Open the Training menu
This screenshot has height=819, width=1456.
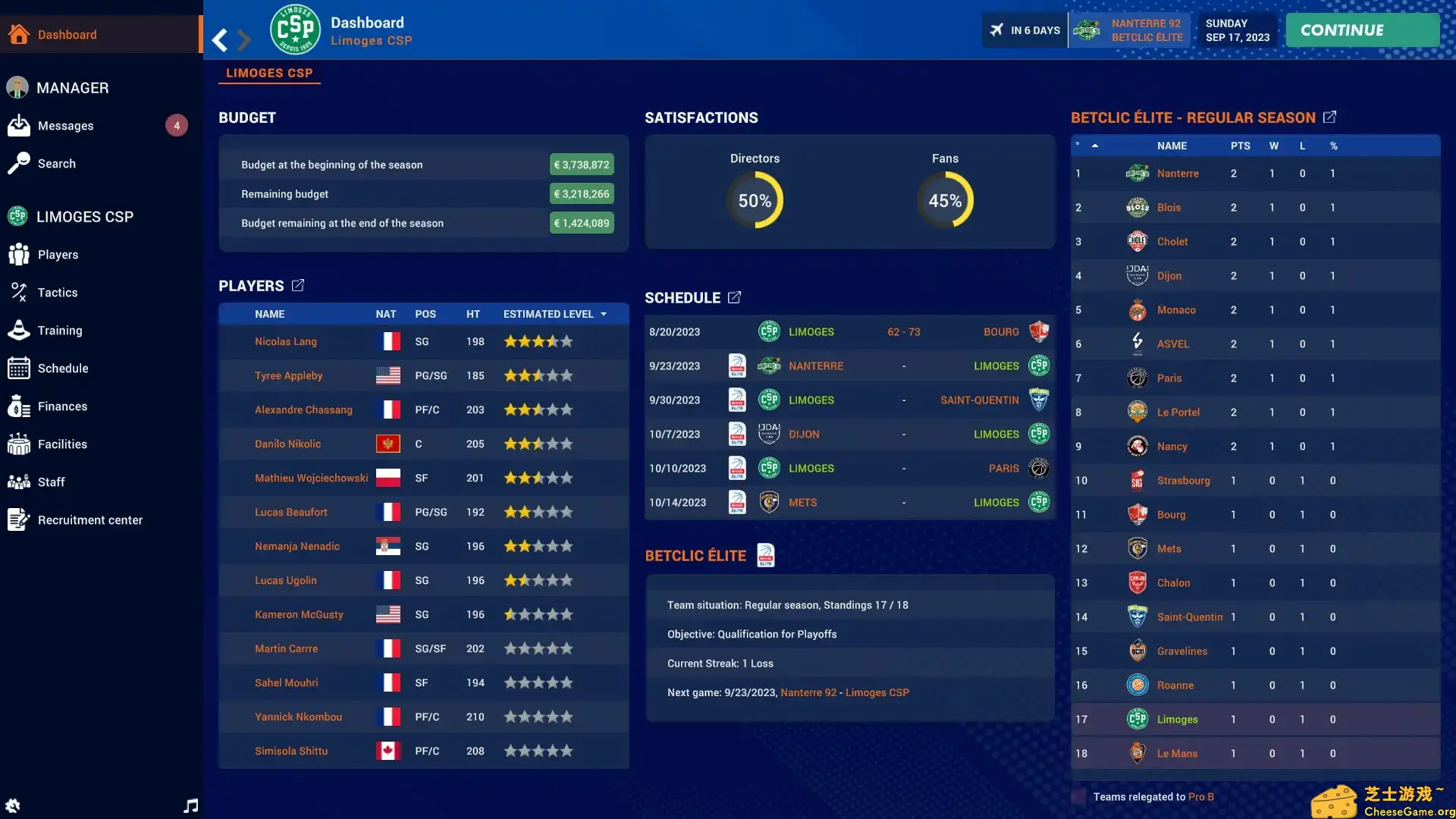60,331
